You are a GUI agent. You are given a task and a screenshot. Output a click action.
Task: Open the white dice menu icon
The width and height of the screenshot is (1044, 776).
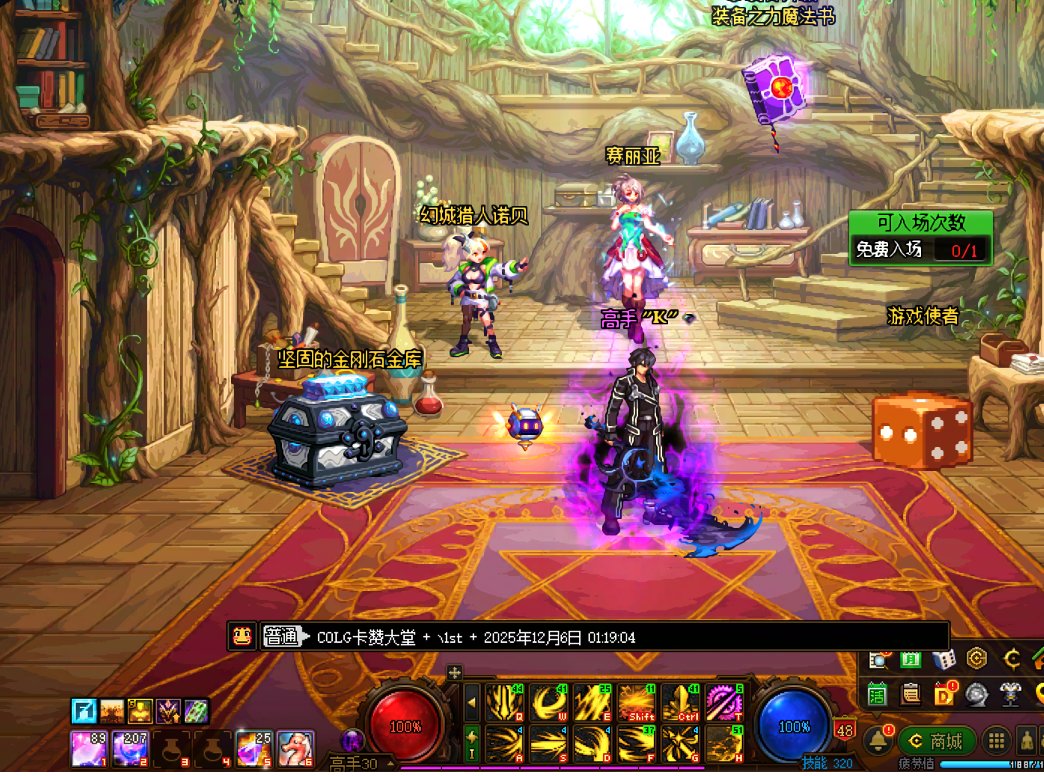coord(944,659)
